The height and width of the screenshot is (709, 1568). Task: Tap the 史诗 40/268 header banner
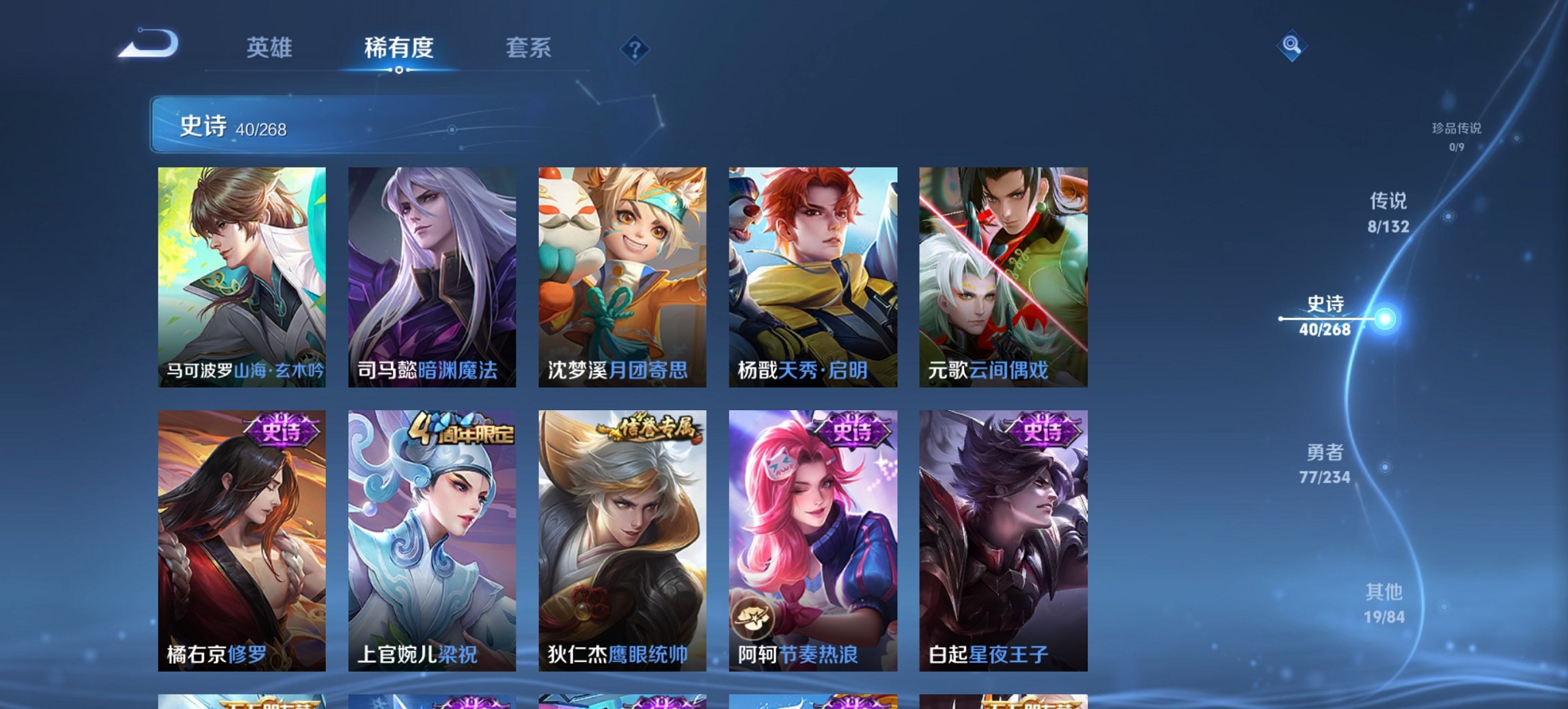pos(239,126)
